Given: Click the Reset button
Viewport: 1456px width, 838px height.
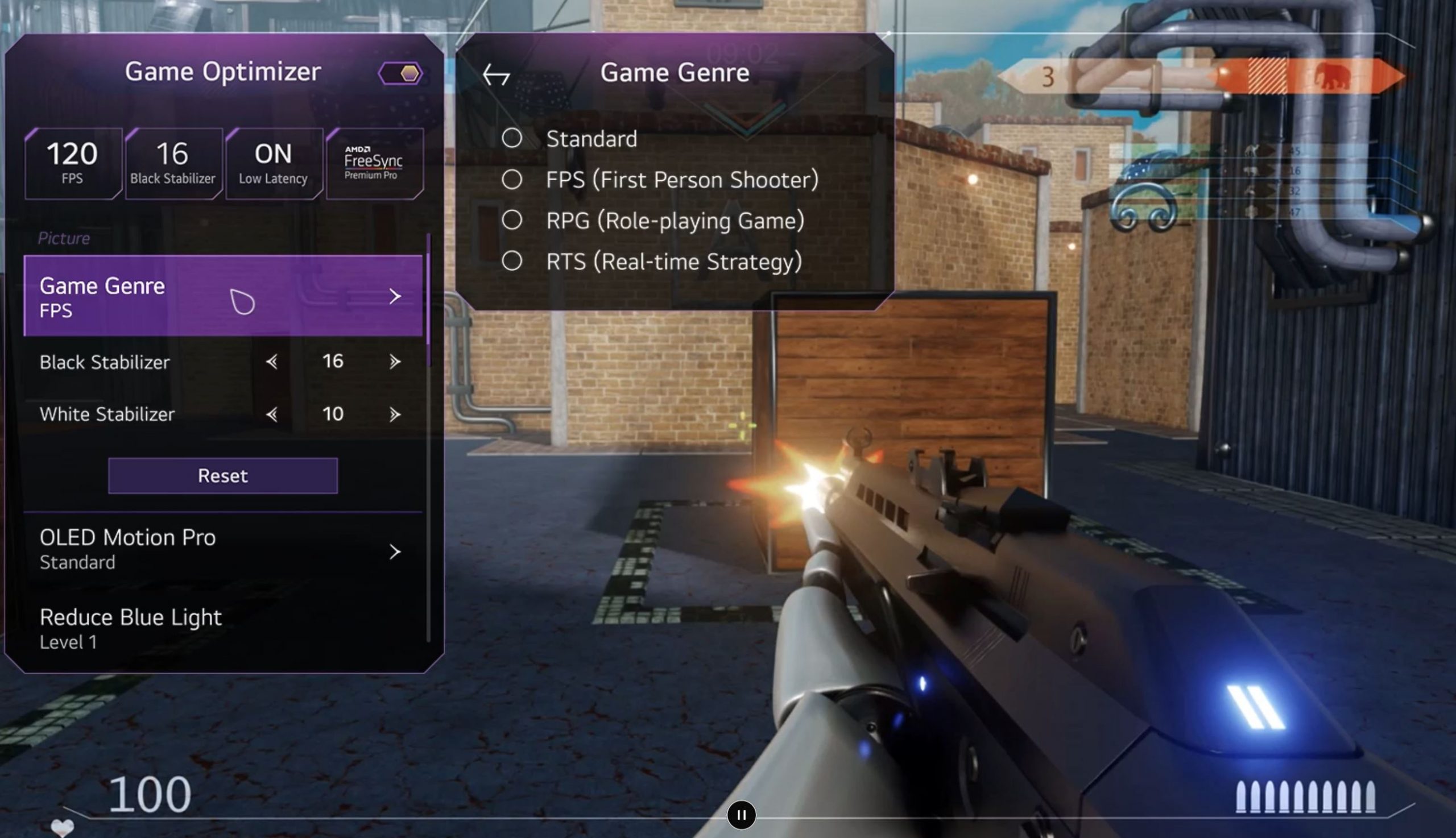Looking at the screenshot, I should (223, 476).
